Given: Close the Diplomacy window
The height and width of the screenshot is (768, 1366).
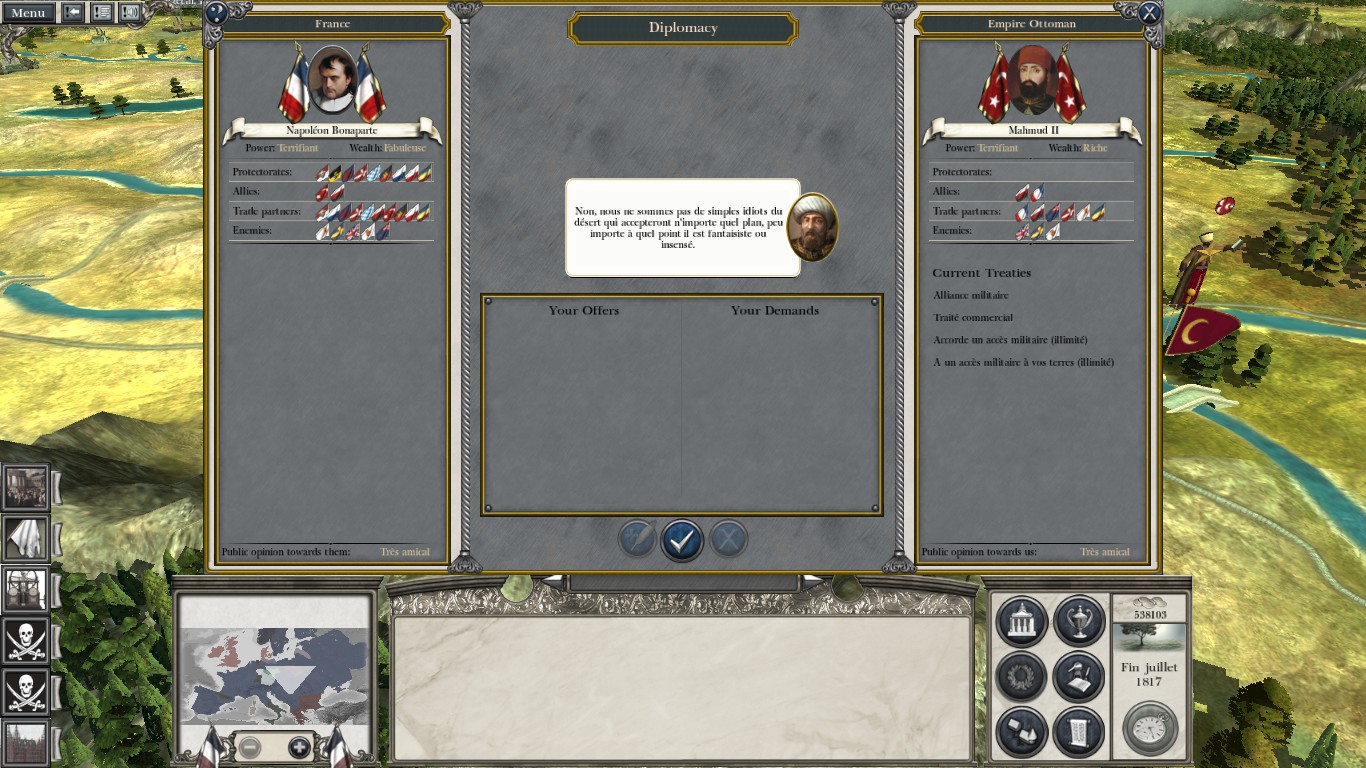Looking at the screenshot, I should coord(1150,13).
